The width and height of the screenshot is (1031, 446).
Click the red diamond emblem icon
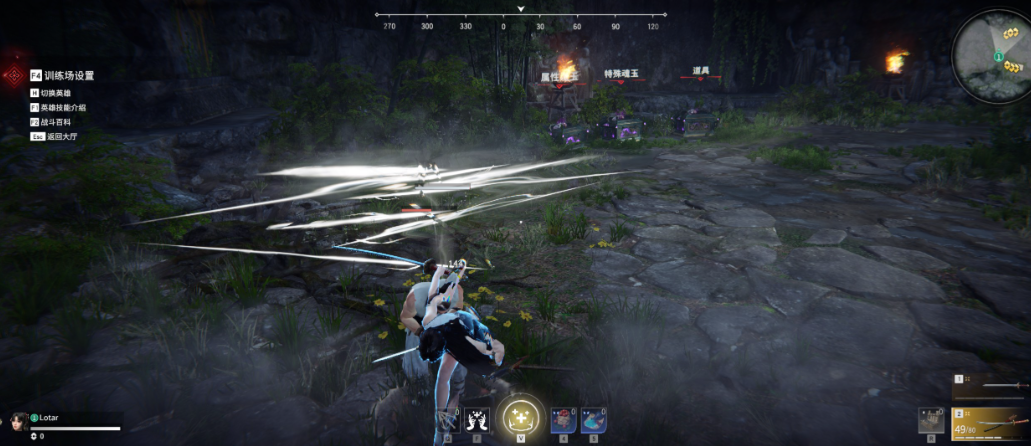[14, 75]
